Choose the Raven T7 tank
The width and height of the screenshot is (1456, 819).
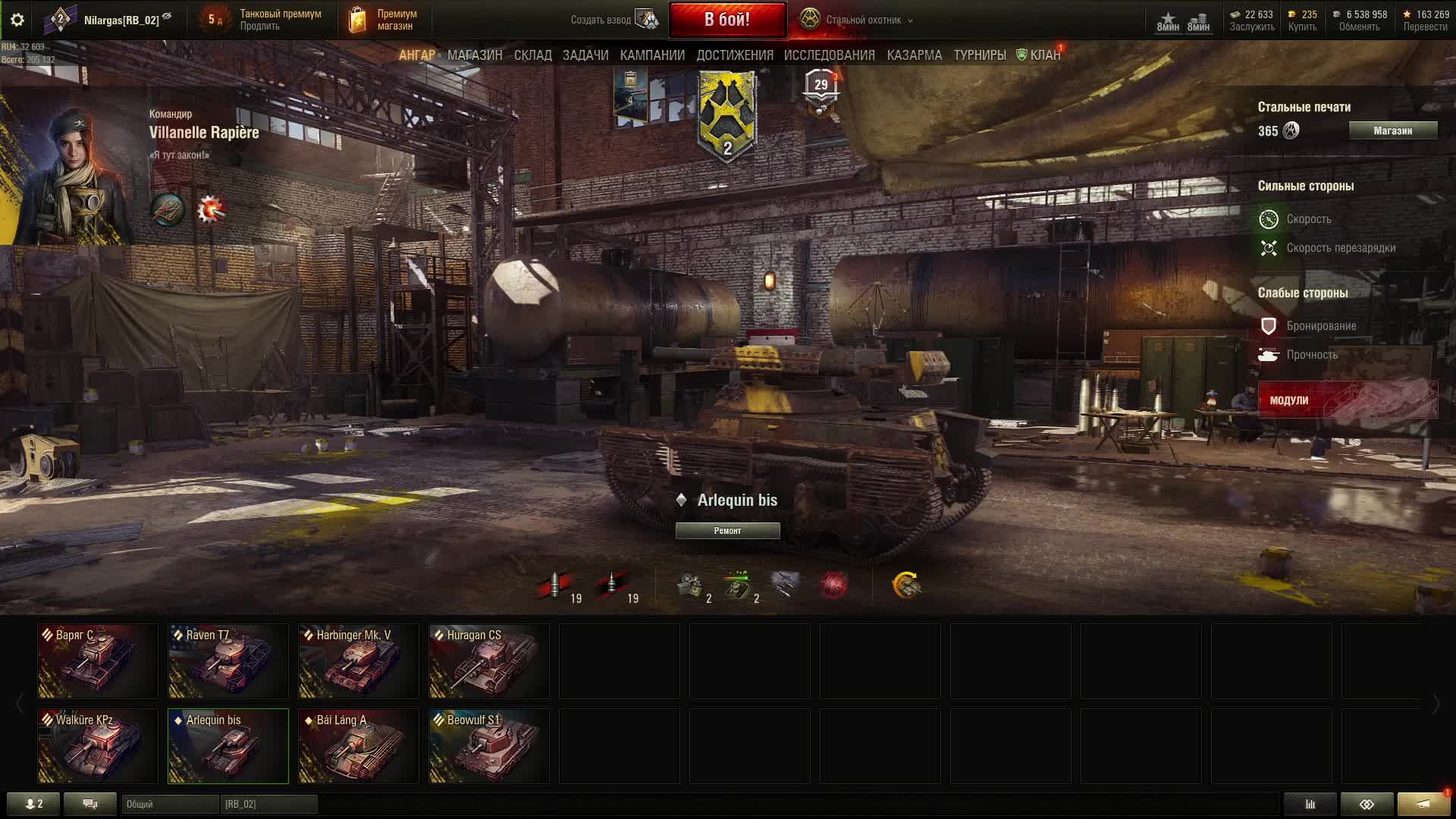click(x=228, y=661)
